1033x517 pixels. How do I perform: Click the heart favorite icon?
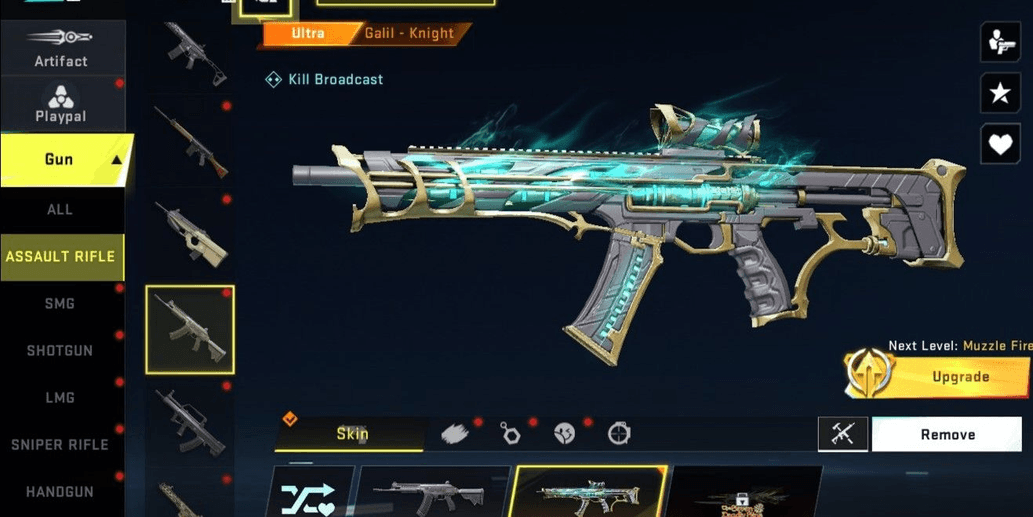point(1000,145)
